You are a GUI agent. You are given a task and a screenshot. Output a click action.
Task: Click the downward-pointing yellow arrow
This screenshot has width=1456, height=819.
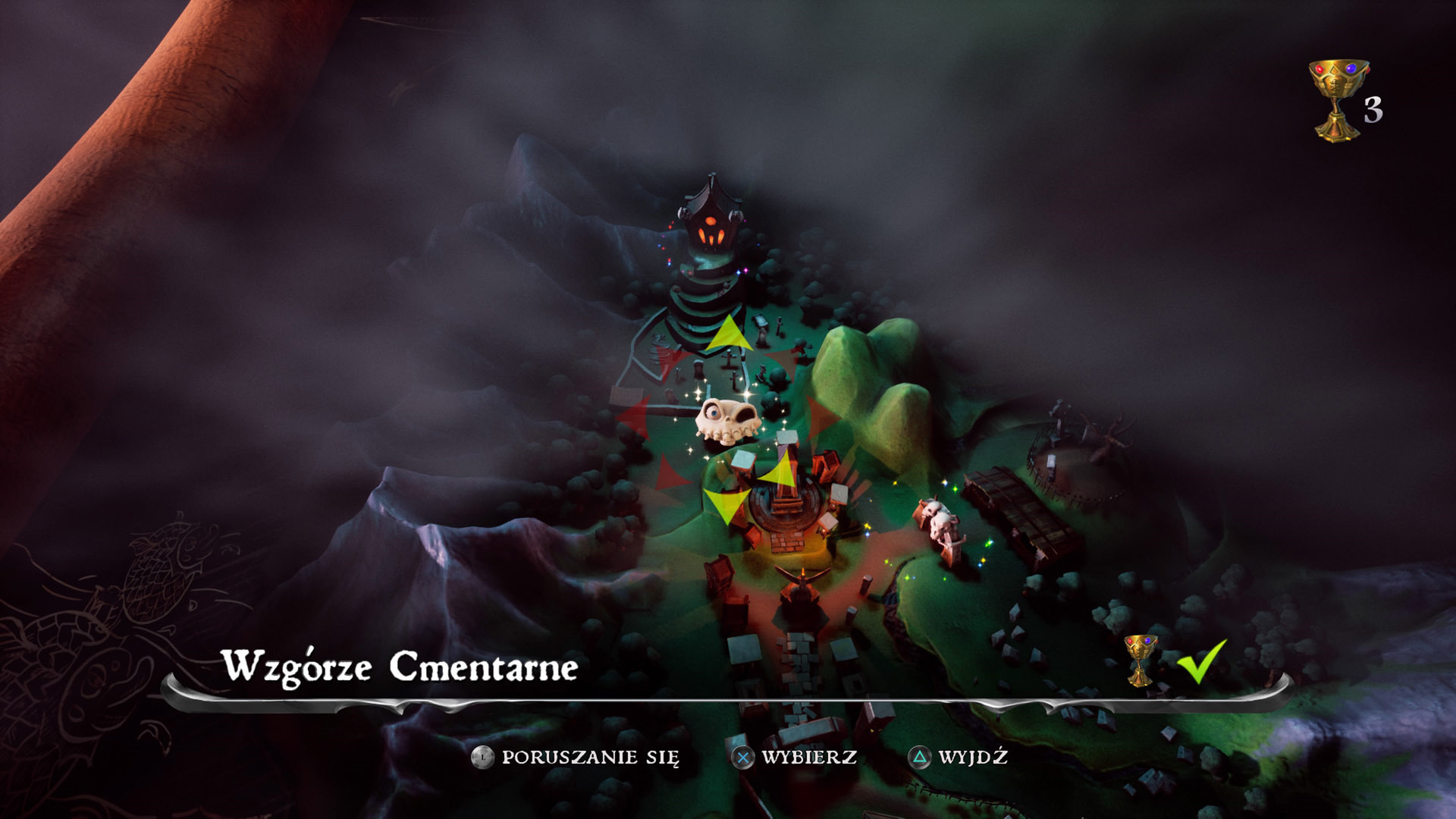(x=726, y=505)
